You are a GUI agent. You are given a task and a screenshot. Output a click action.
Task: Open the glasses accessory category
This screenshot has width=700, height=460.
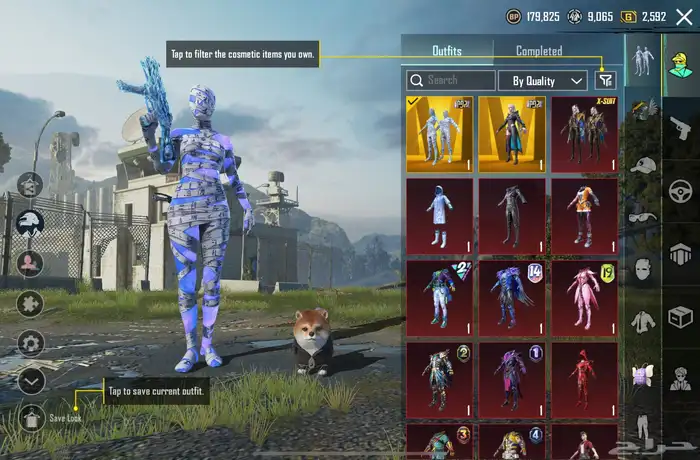[x=642, y=215]
